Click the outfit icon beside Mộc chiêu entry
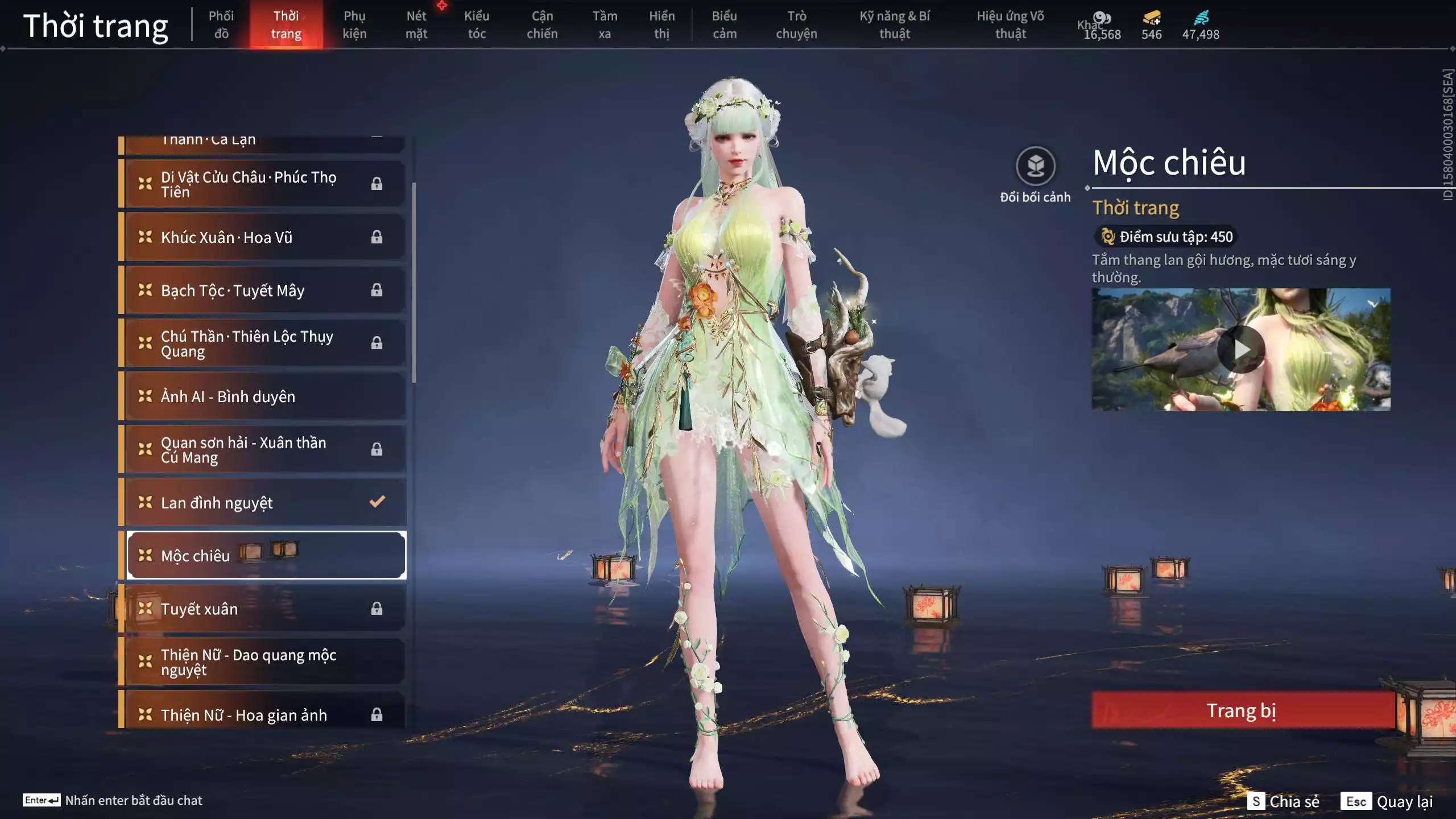The image size is (1456, 819). (x=146, y=556)
